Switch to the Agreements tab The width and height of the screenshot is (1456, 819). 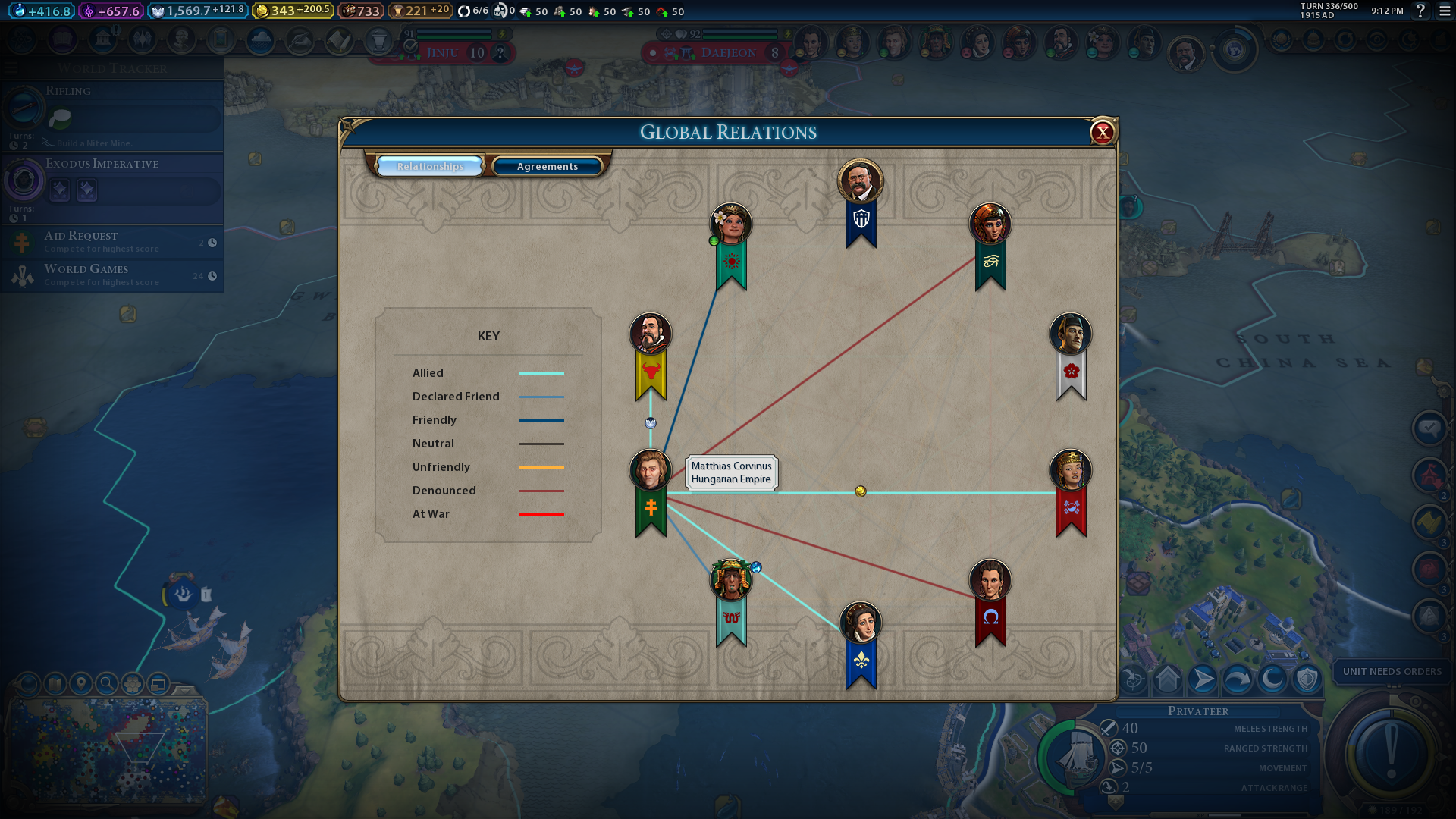pos(547,166)
